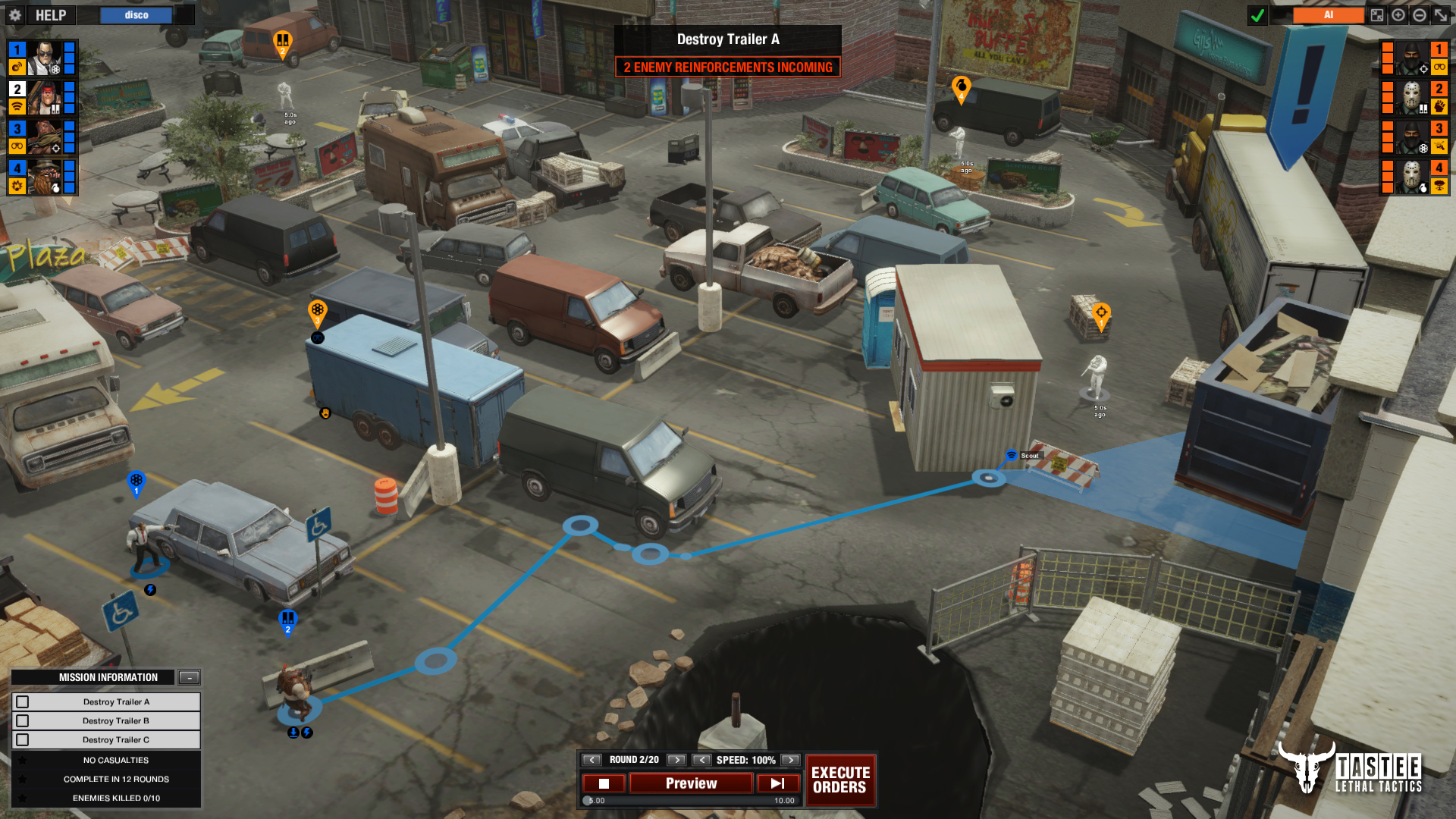
Task: Click the binoculars ability icon on squad member 3
Action: pos(16,146)
